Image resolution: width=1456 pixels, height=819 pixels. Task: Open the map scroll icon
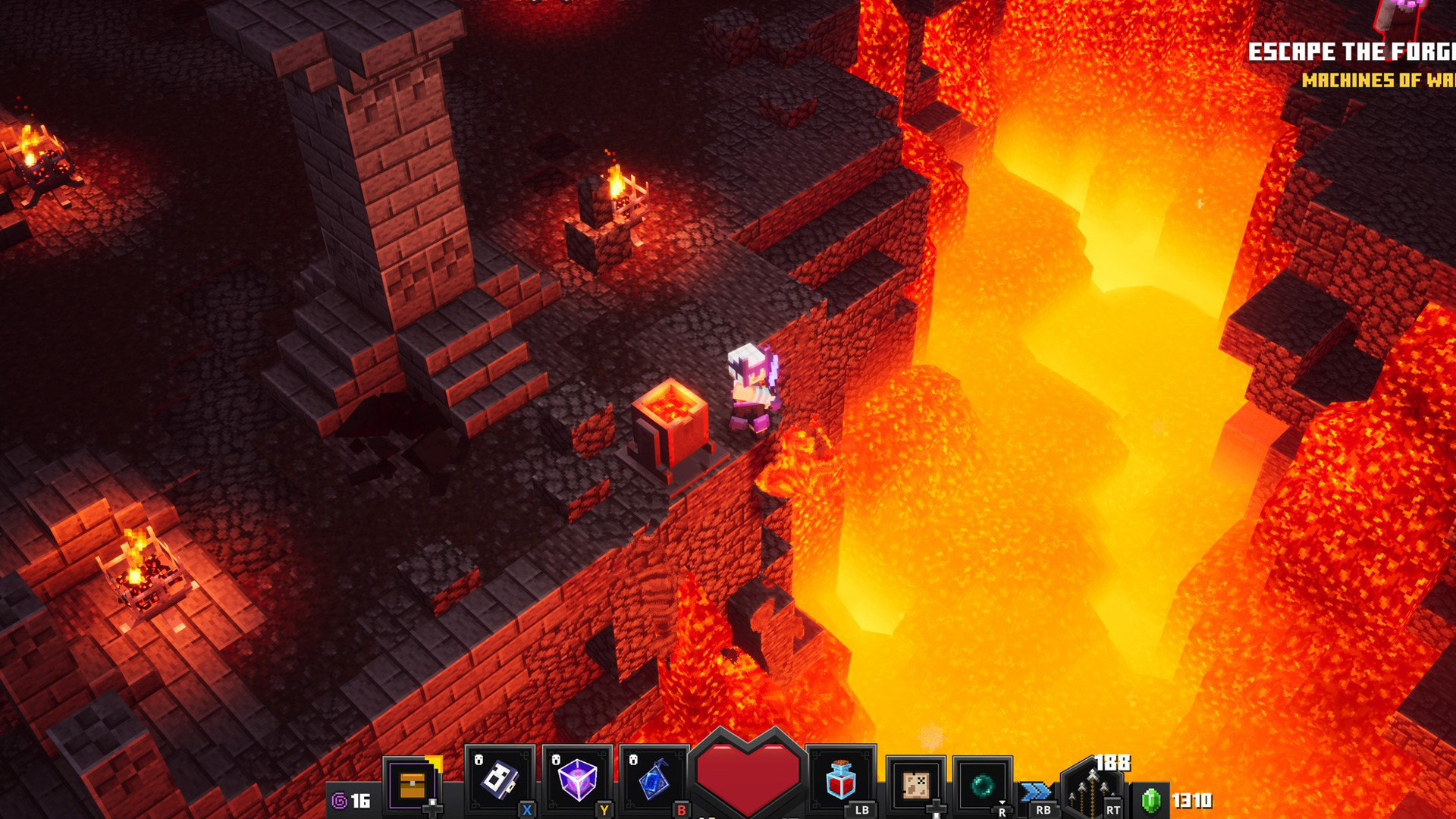click(x=915, y=785)
